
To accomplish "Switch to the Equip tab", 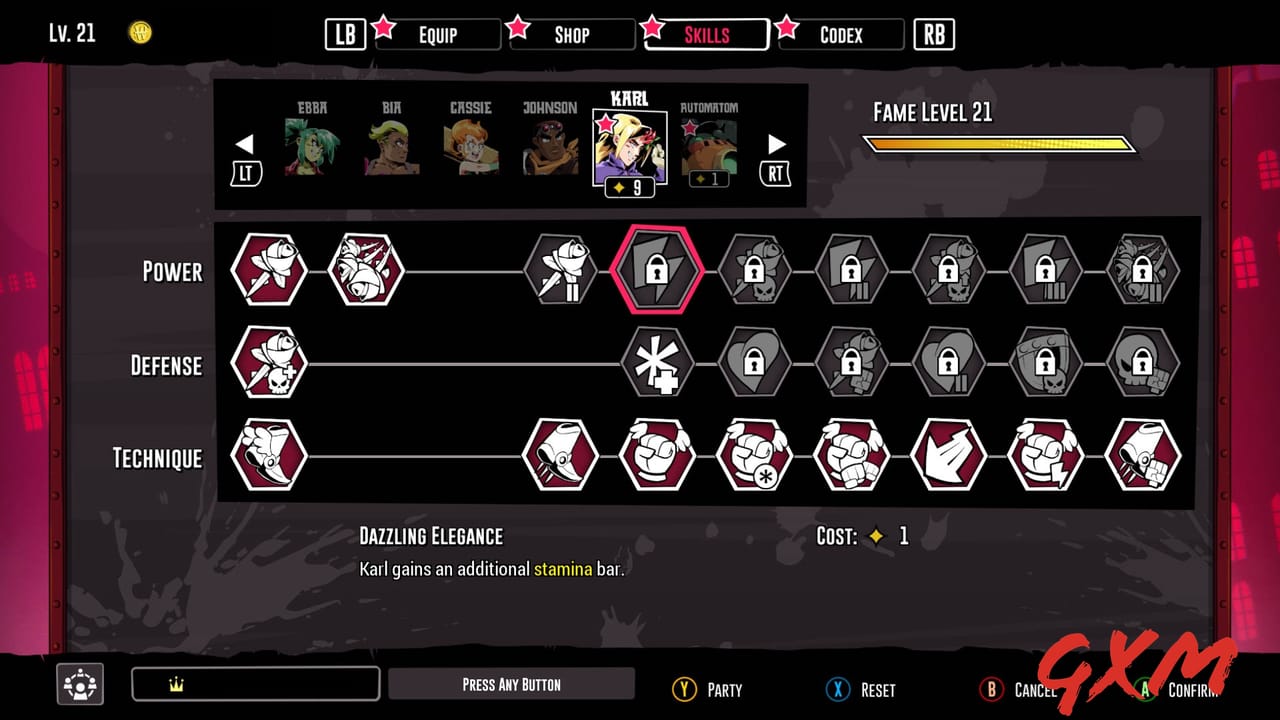I will (438, 35).
